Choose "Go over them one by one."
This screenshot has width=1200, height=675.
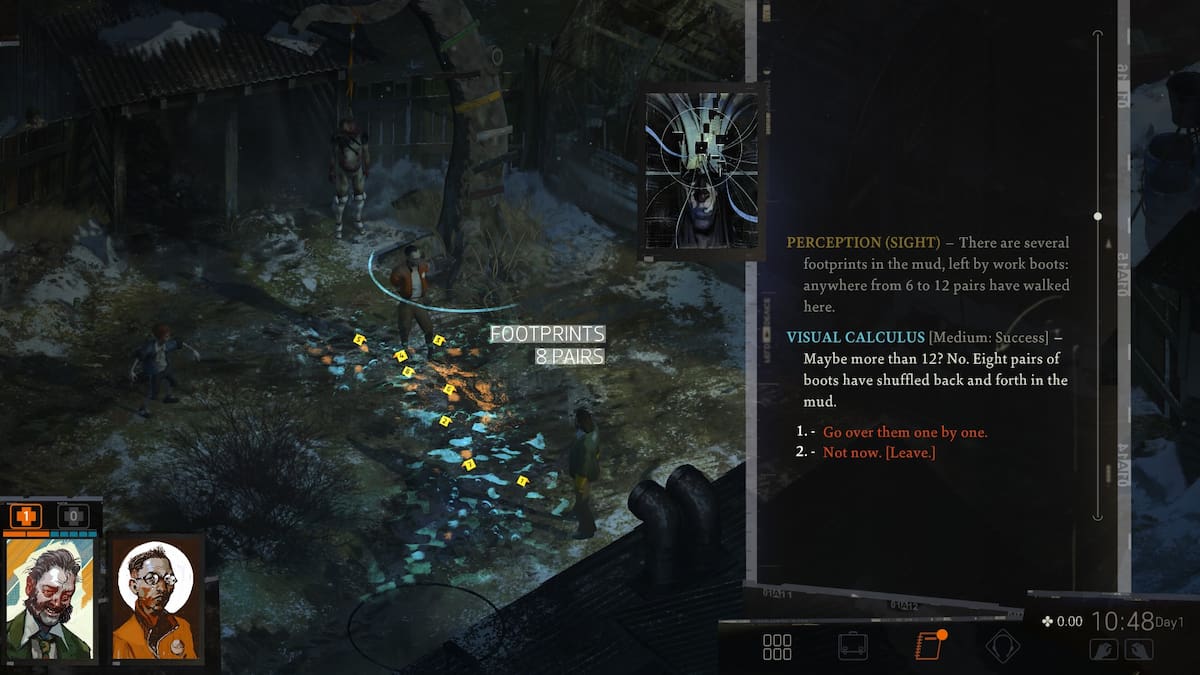905,432
